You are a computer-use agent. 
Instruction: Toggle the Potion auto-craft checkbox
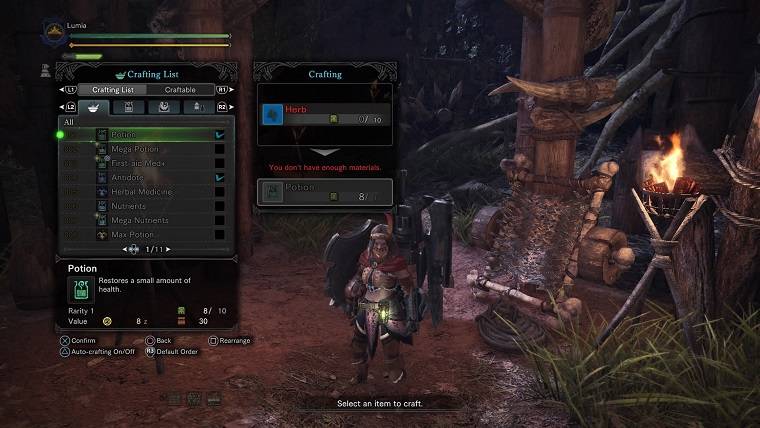219,134
